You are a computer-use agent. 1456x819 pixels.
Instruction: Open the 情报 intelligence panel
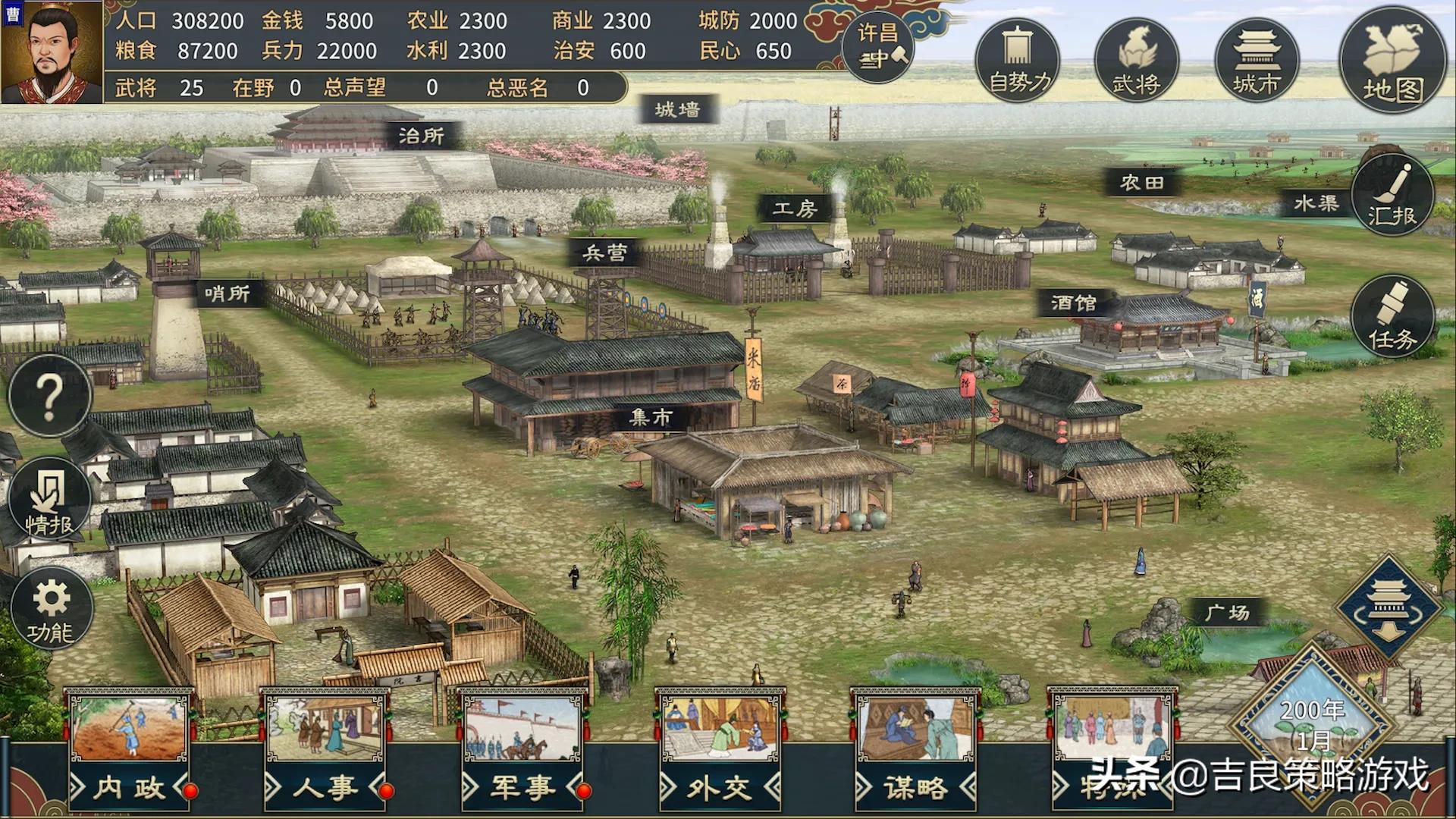point(50,500)
